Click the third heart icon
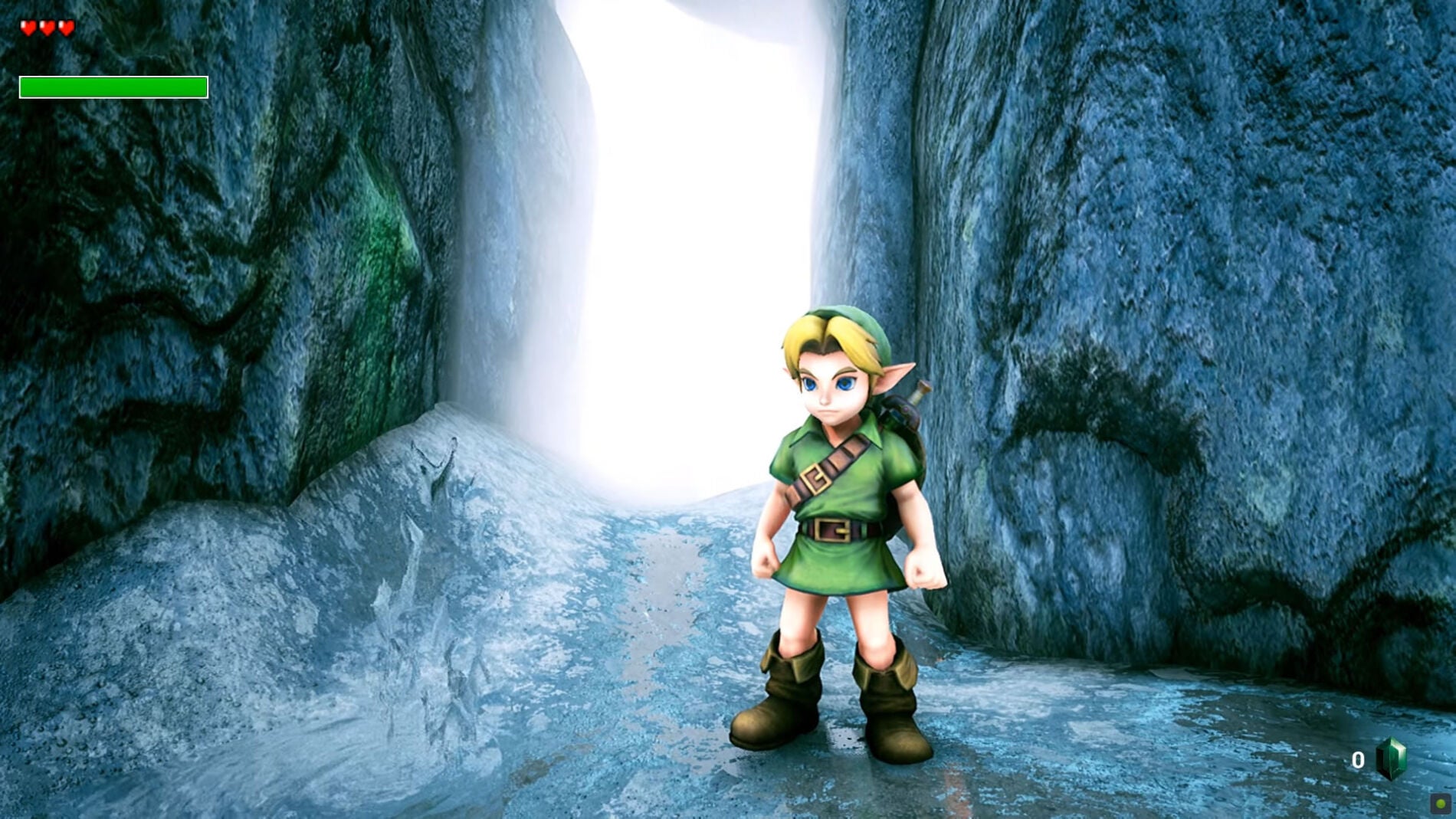1456x819 pixels. (66, 26)
